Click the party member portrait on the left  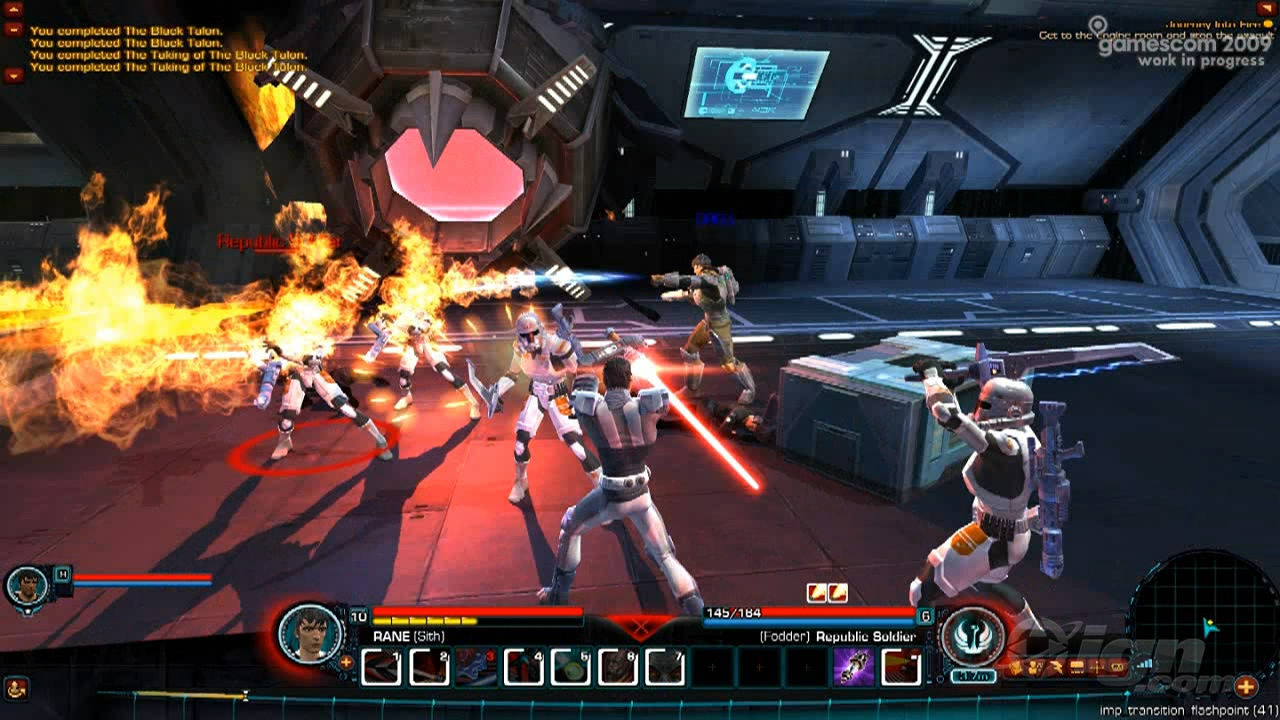click(x=26, y=586)
